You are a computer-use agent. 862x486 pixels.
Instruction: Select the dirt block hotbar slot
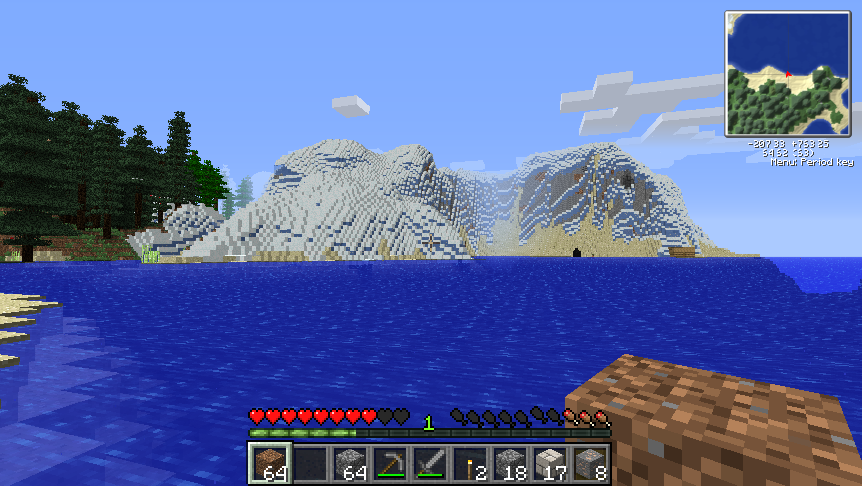pyautogui.click(x=269, y=464)
